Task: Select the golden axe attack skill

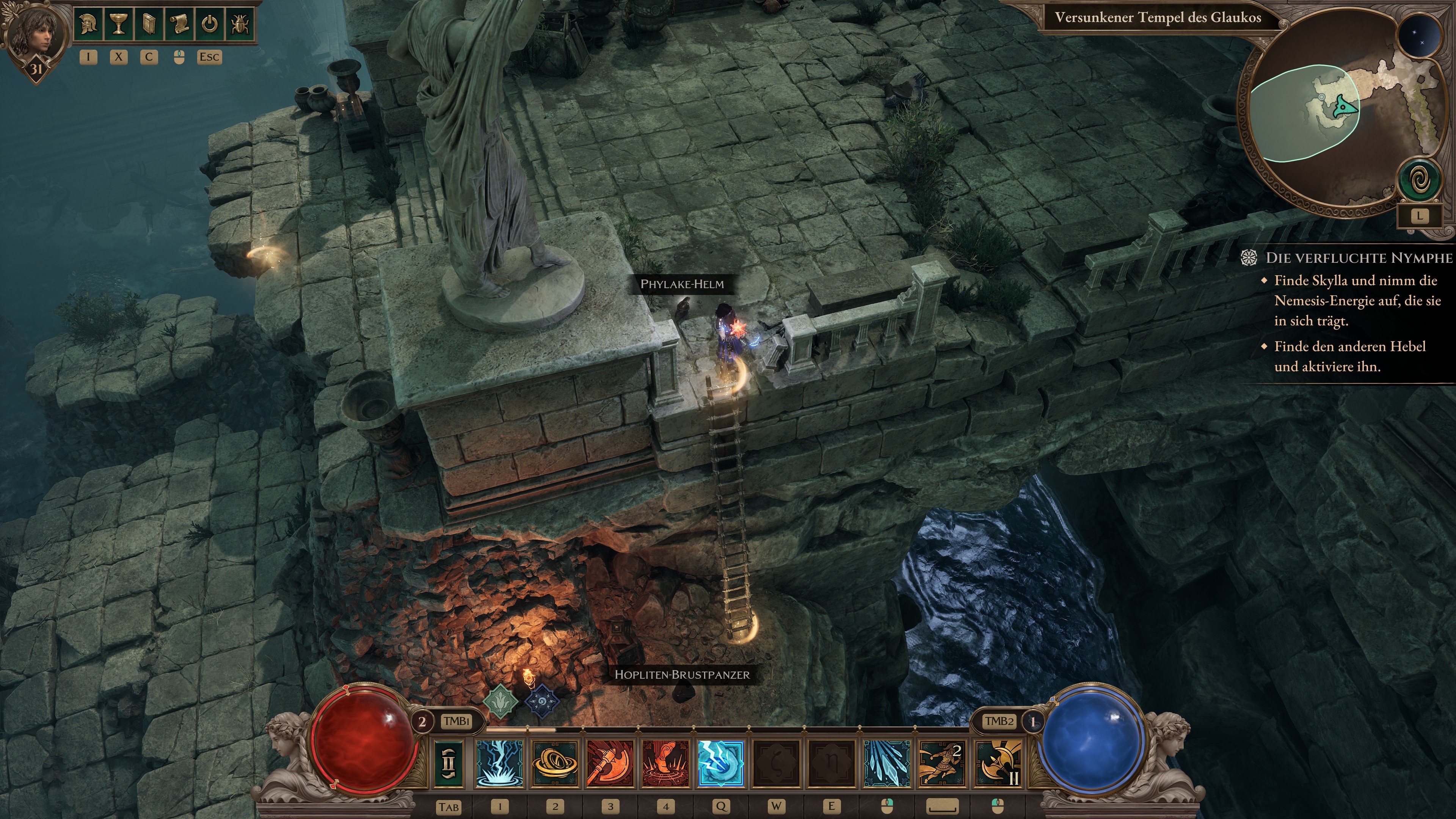Action: pos(998,763)
